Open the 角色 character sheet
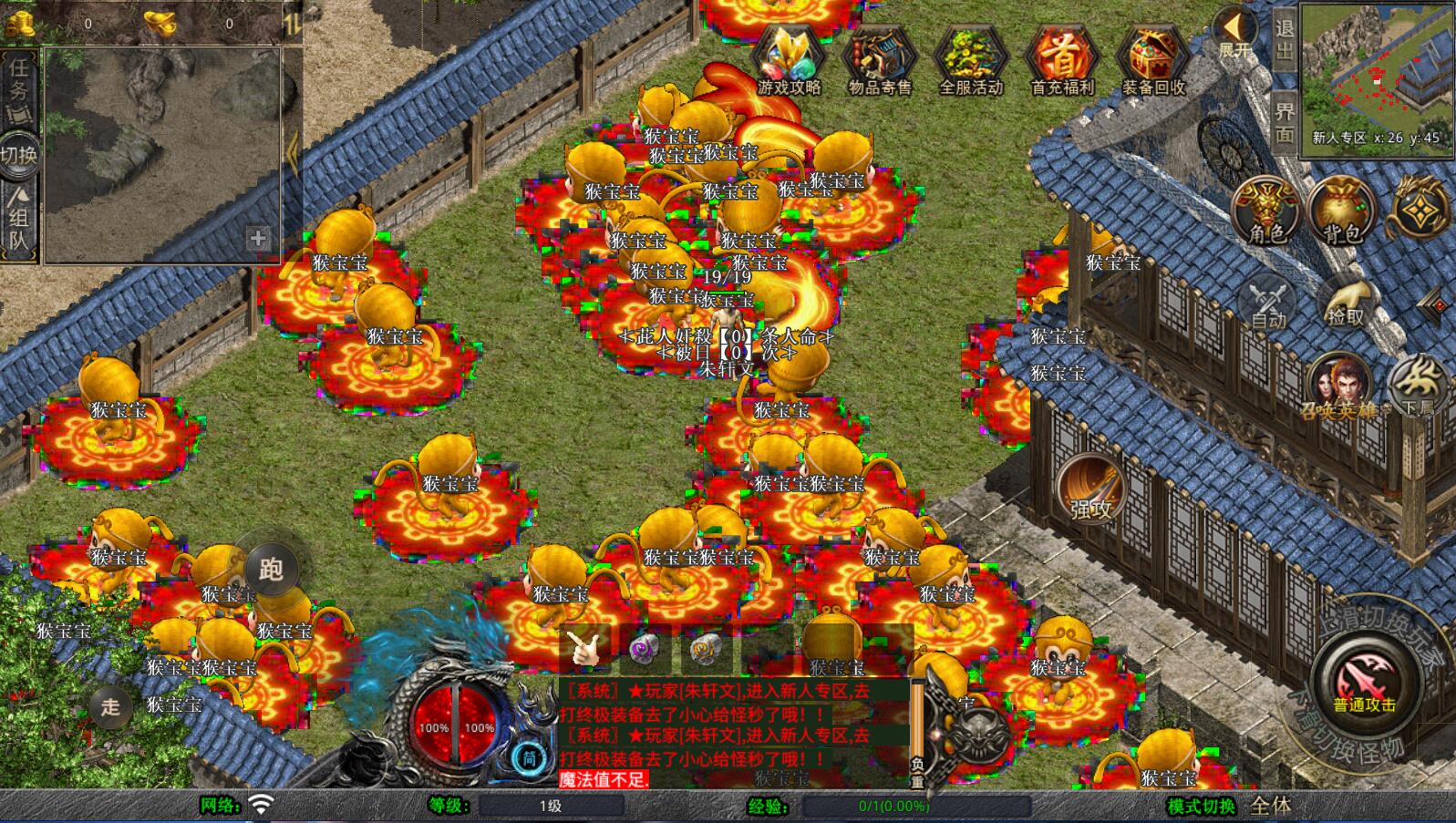 pos(1266,211)
